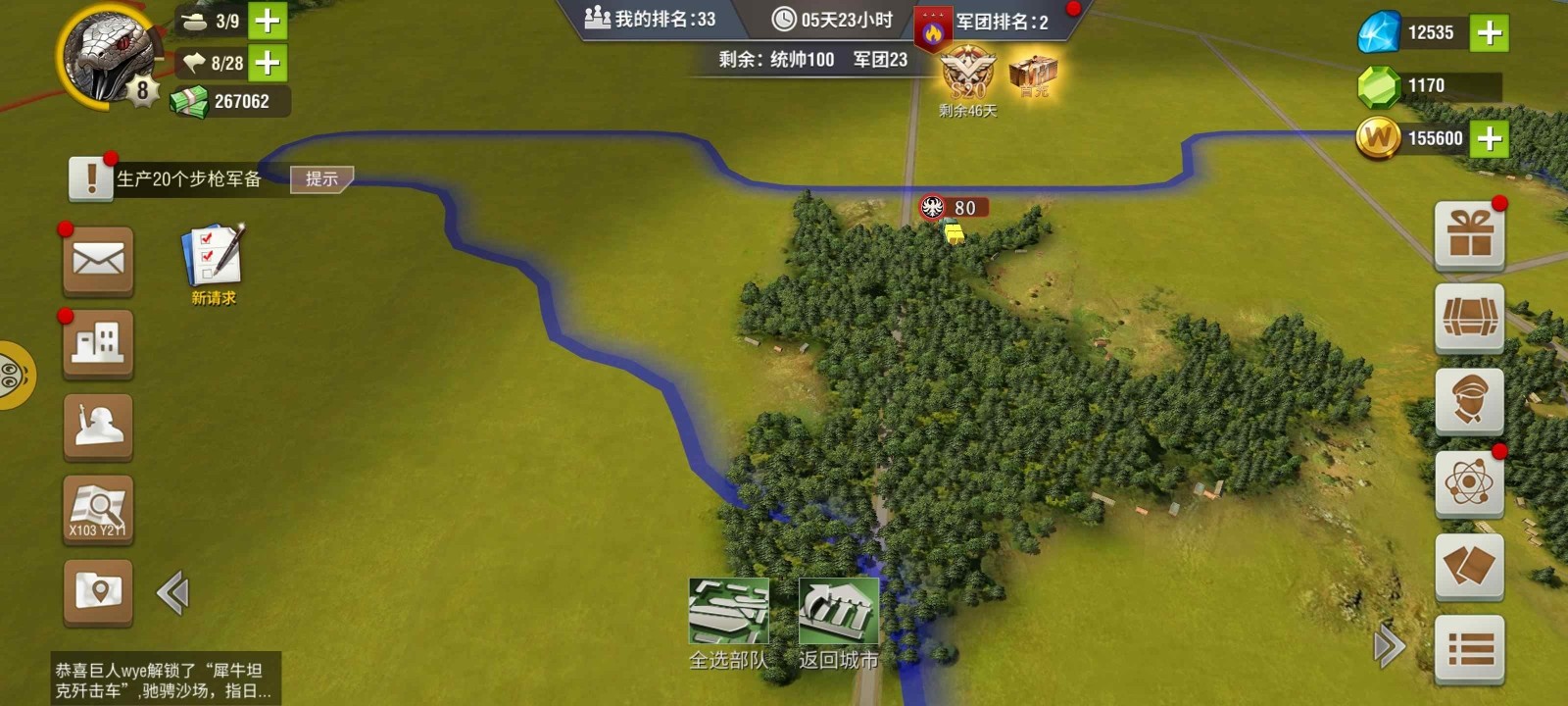Add gold W coins with plus button
The height and width of the screenshot is (706, 1568).
(1489, 138)
